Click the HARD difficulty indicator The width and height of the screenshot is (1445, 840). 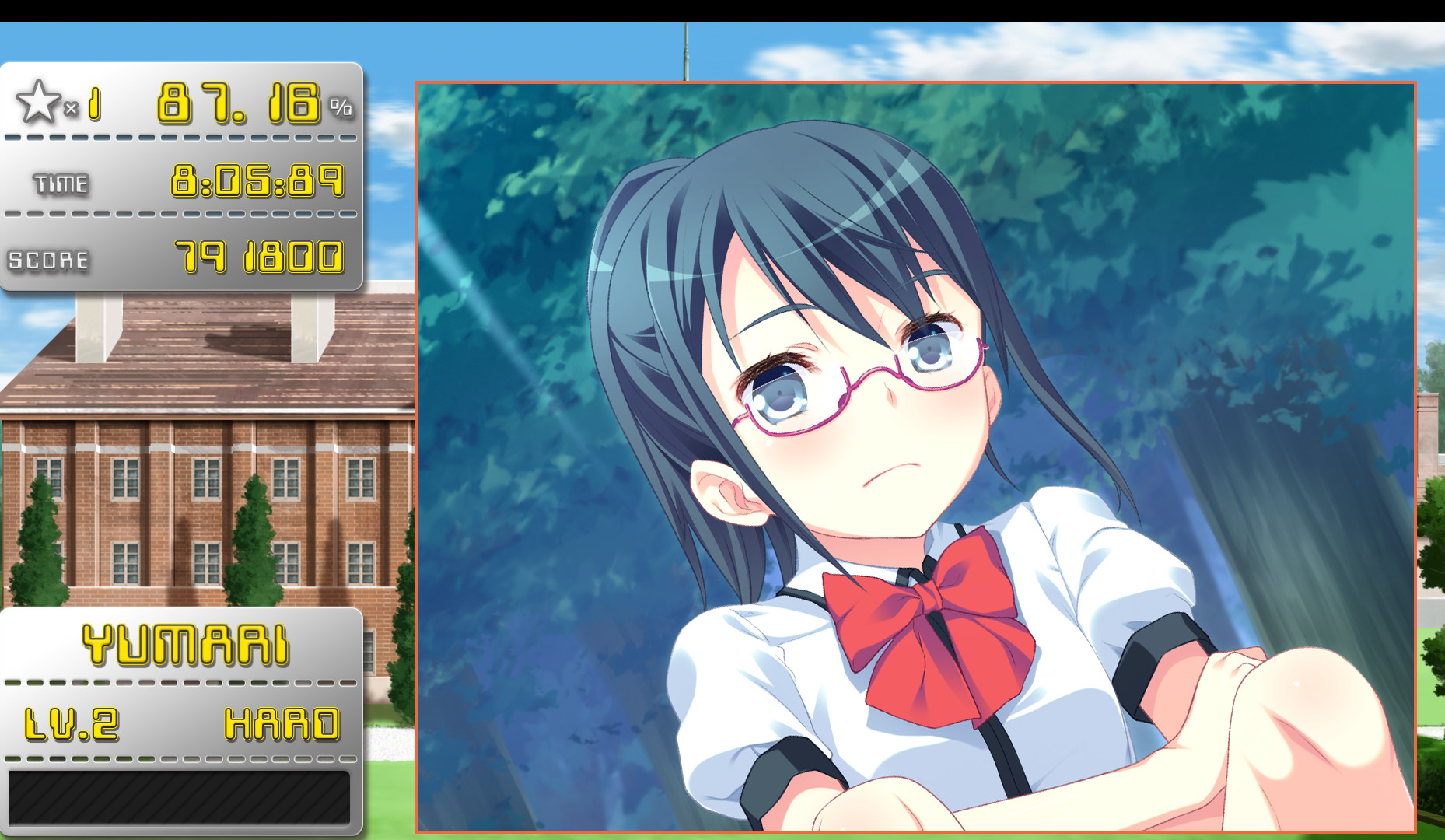[x=284, y=726]
